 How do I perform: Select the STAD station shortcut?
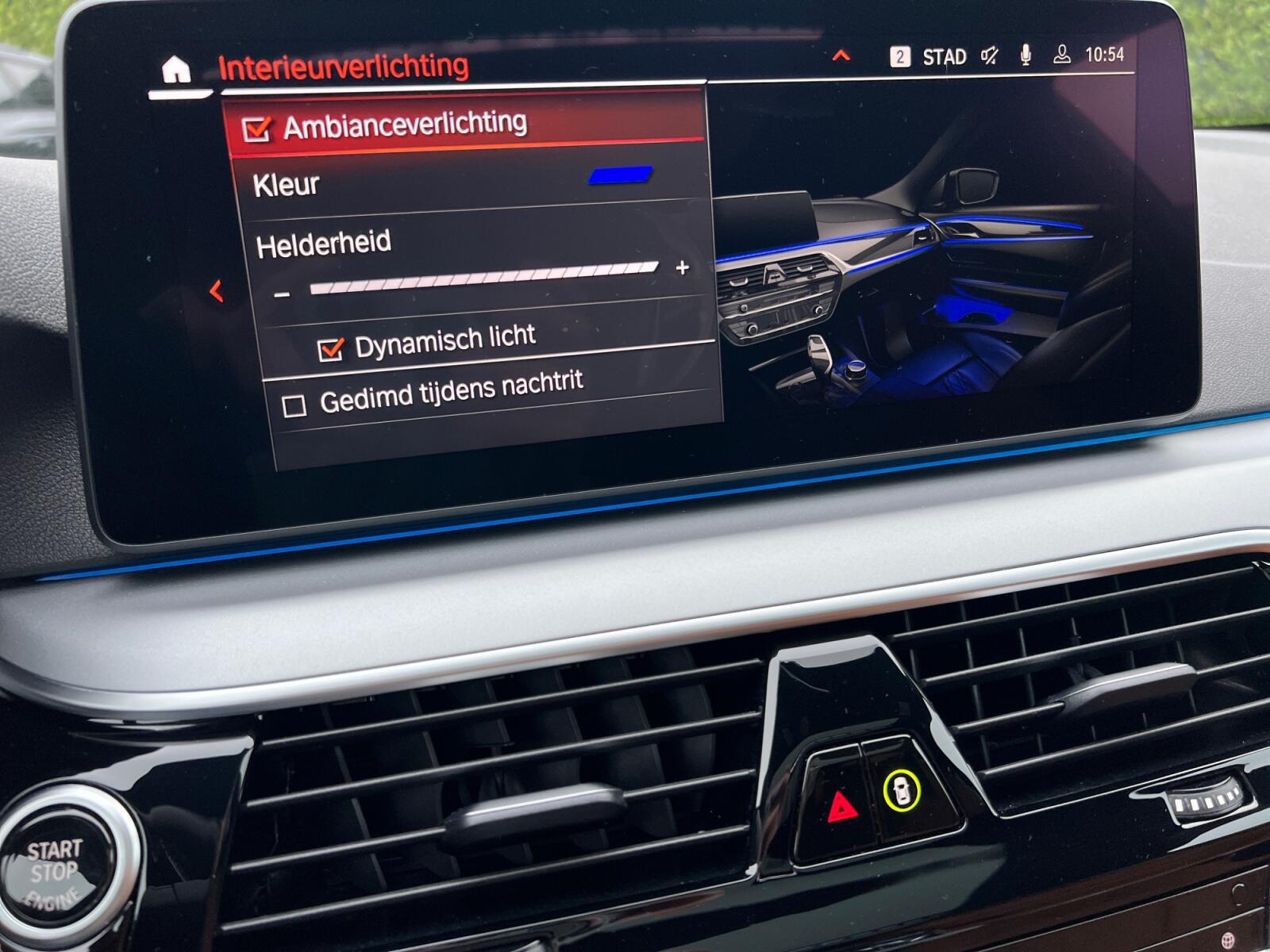click(x=943, y=56)
